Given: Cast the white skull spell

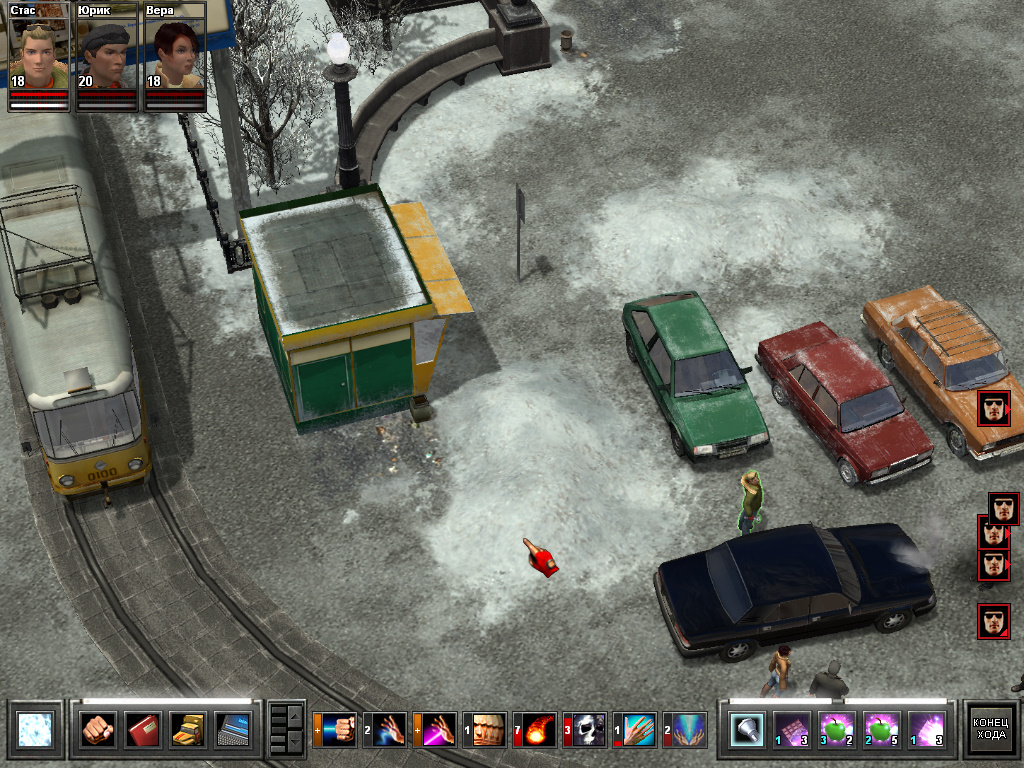Looking at the screenshot, I should (x=586, y=730).
